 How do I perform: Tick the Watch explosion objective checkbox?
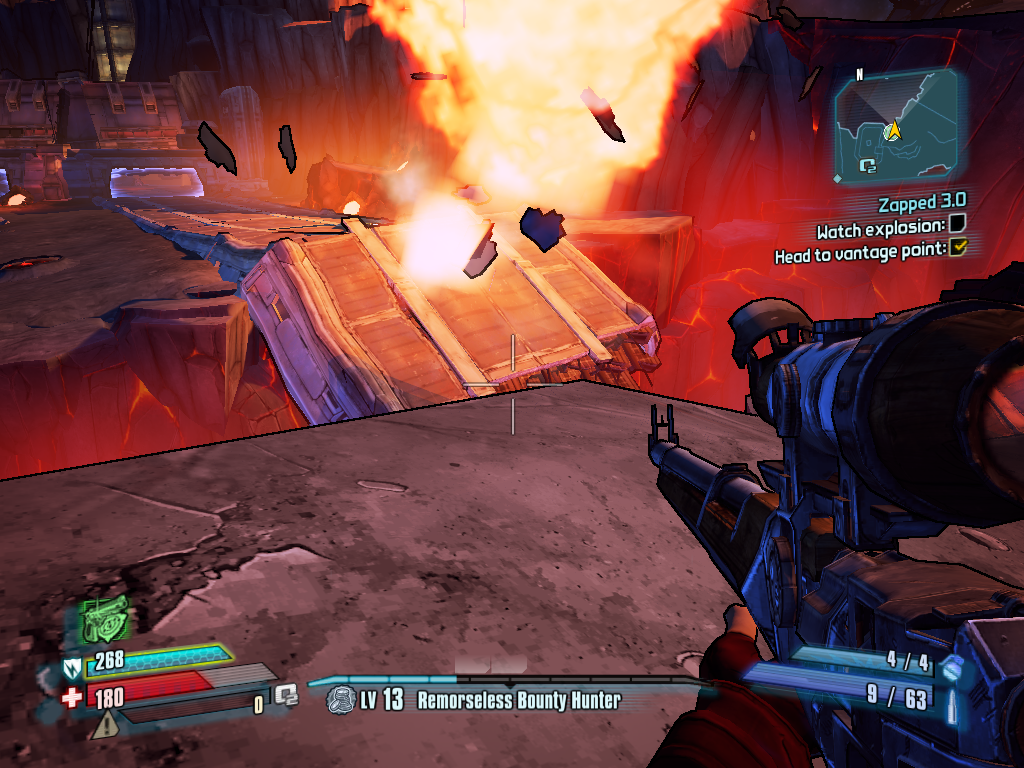957,224
